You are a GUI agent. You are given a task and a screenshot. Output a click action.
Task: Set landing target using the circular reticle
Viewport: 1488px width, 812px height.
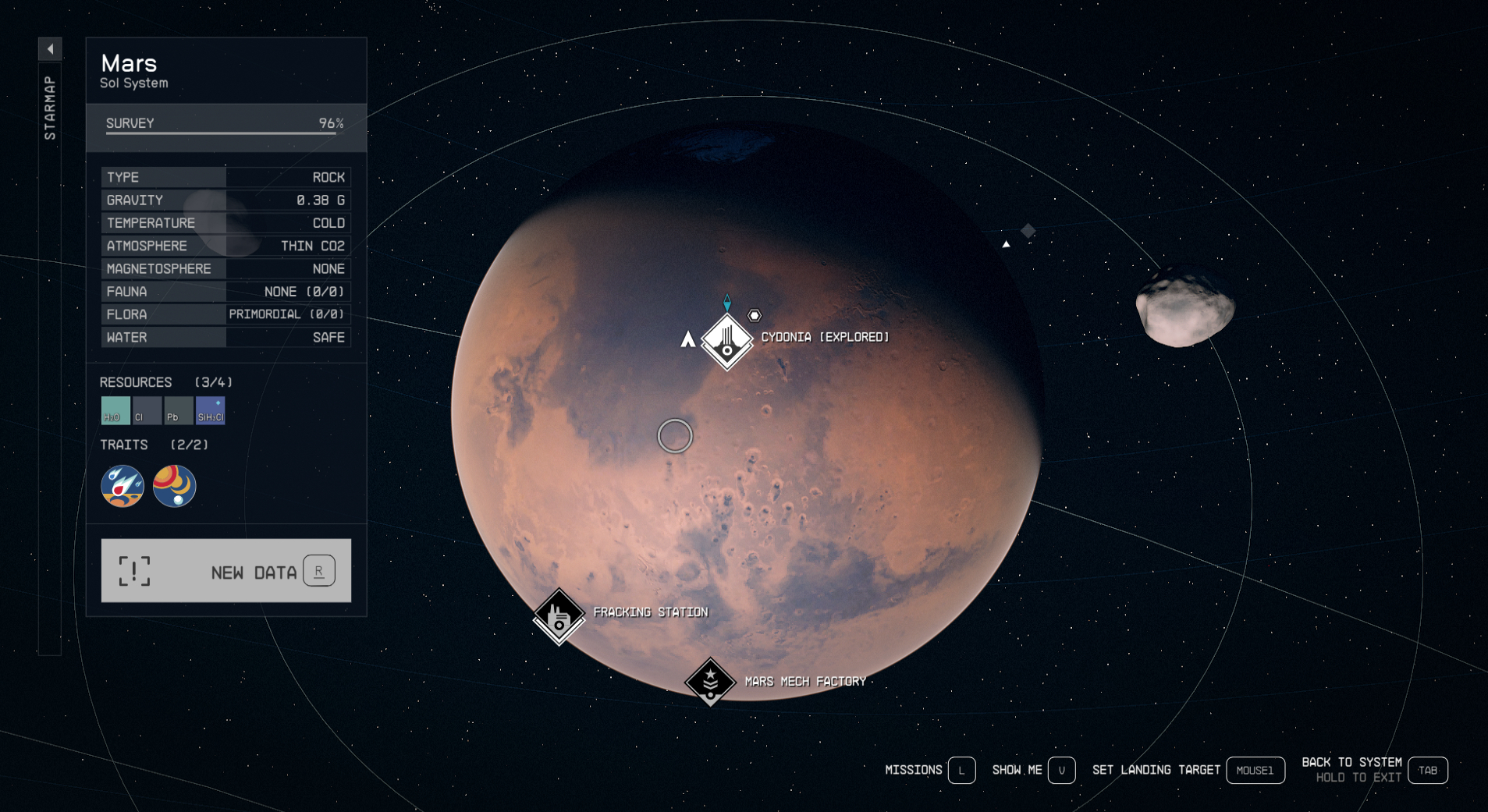pos(676,436)
